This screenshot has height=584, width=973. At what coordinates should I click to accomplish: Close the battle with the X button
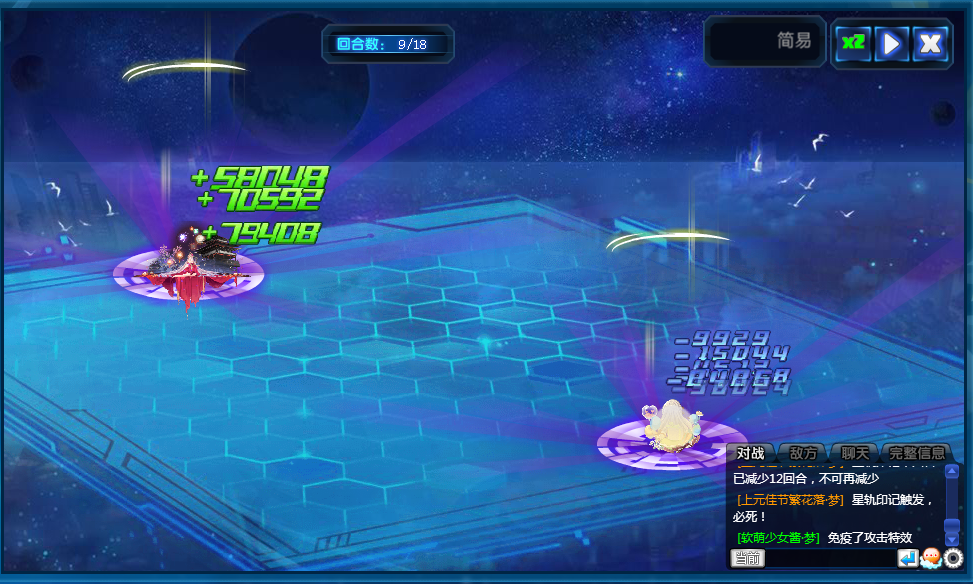point(931,43)
